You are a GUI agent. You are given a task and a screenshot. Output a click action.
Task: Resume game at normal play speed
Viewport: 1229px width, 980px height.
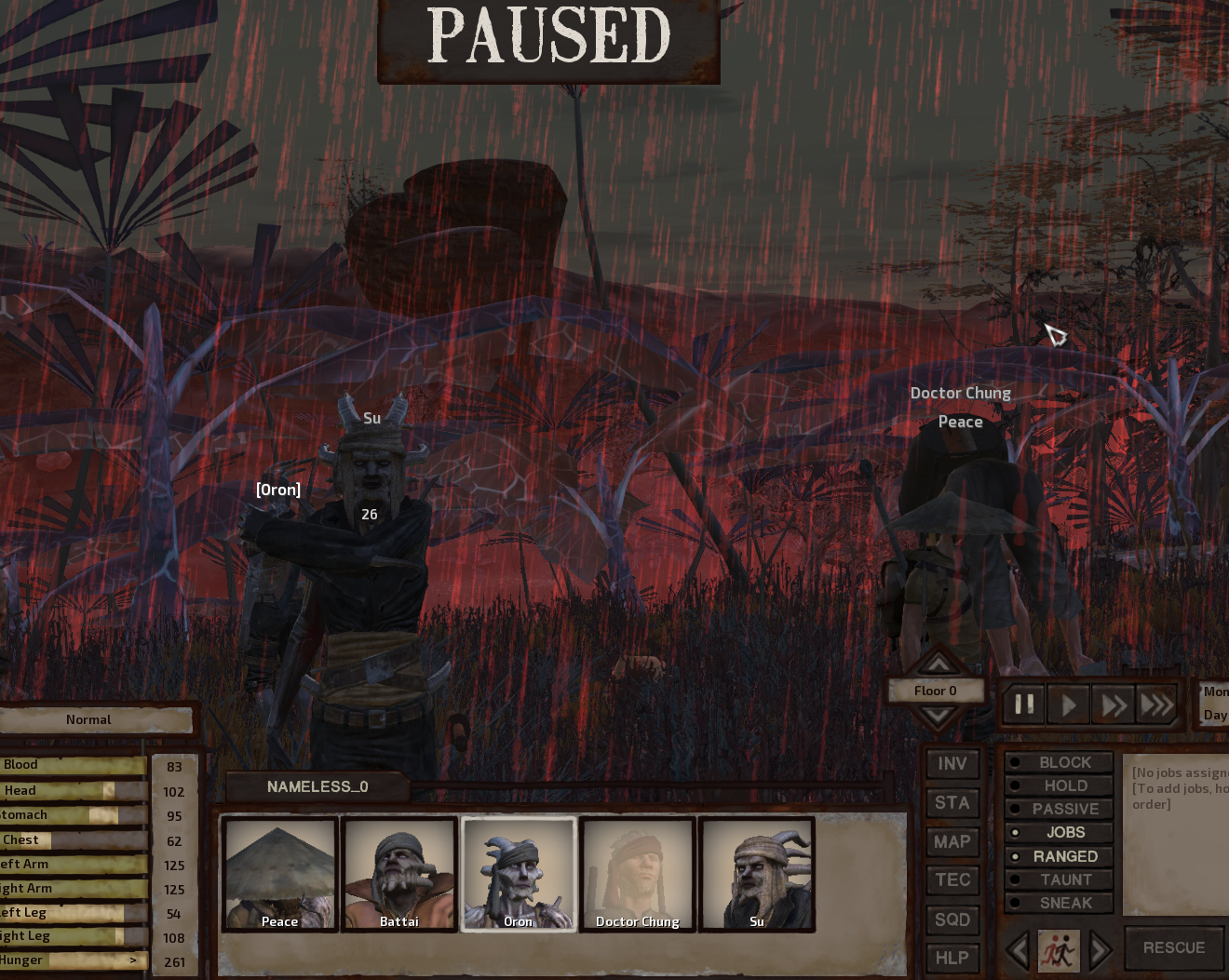[1069, 705]
